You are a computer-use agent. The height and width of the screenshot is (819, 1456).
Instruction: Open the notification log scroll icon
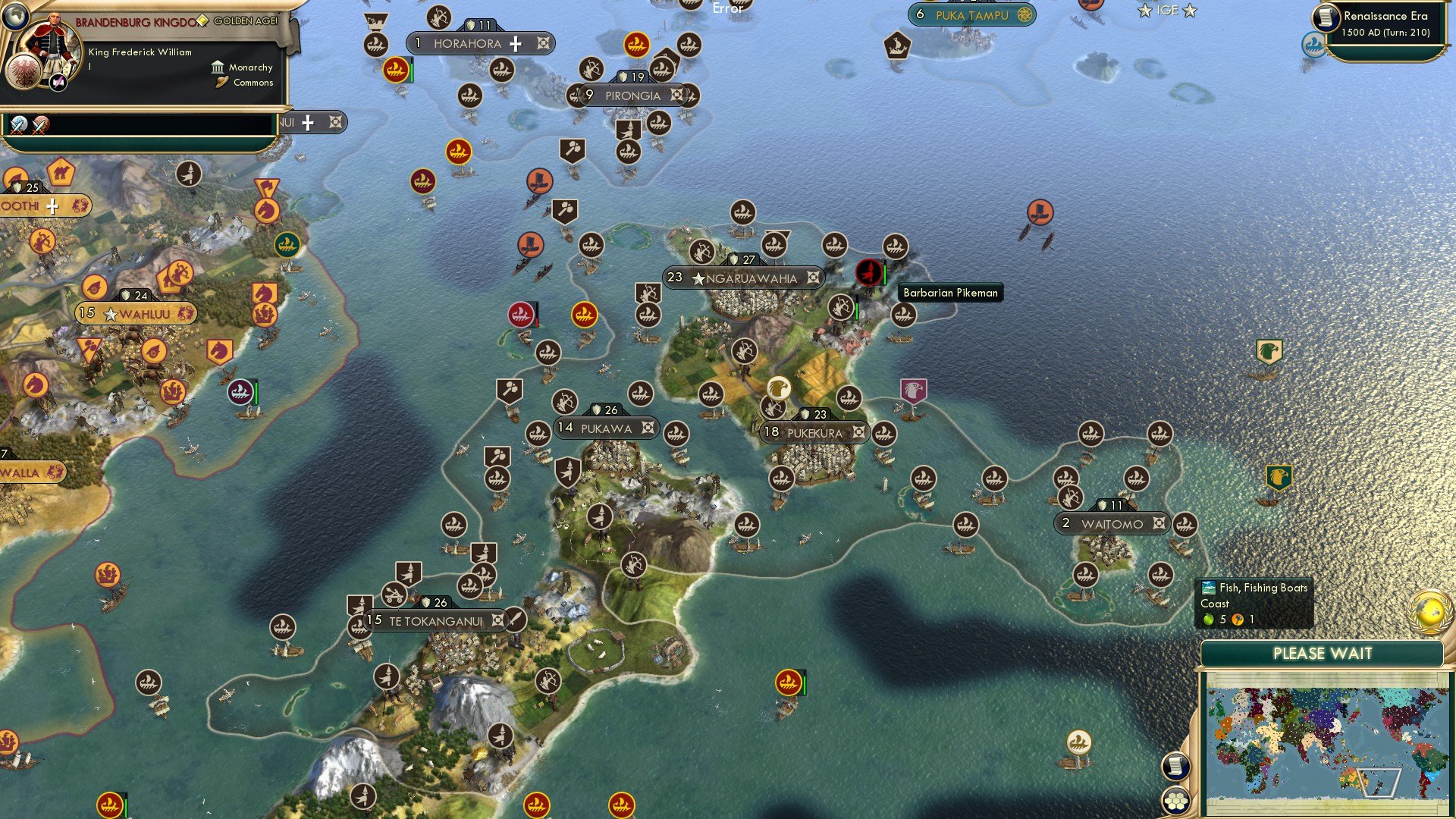[1176, 766]
